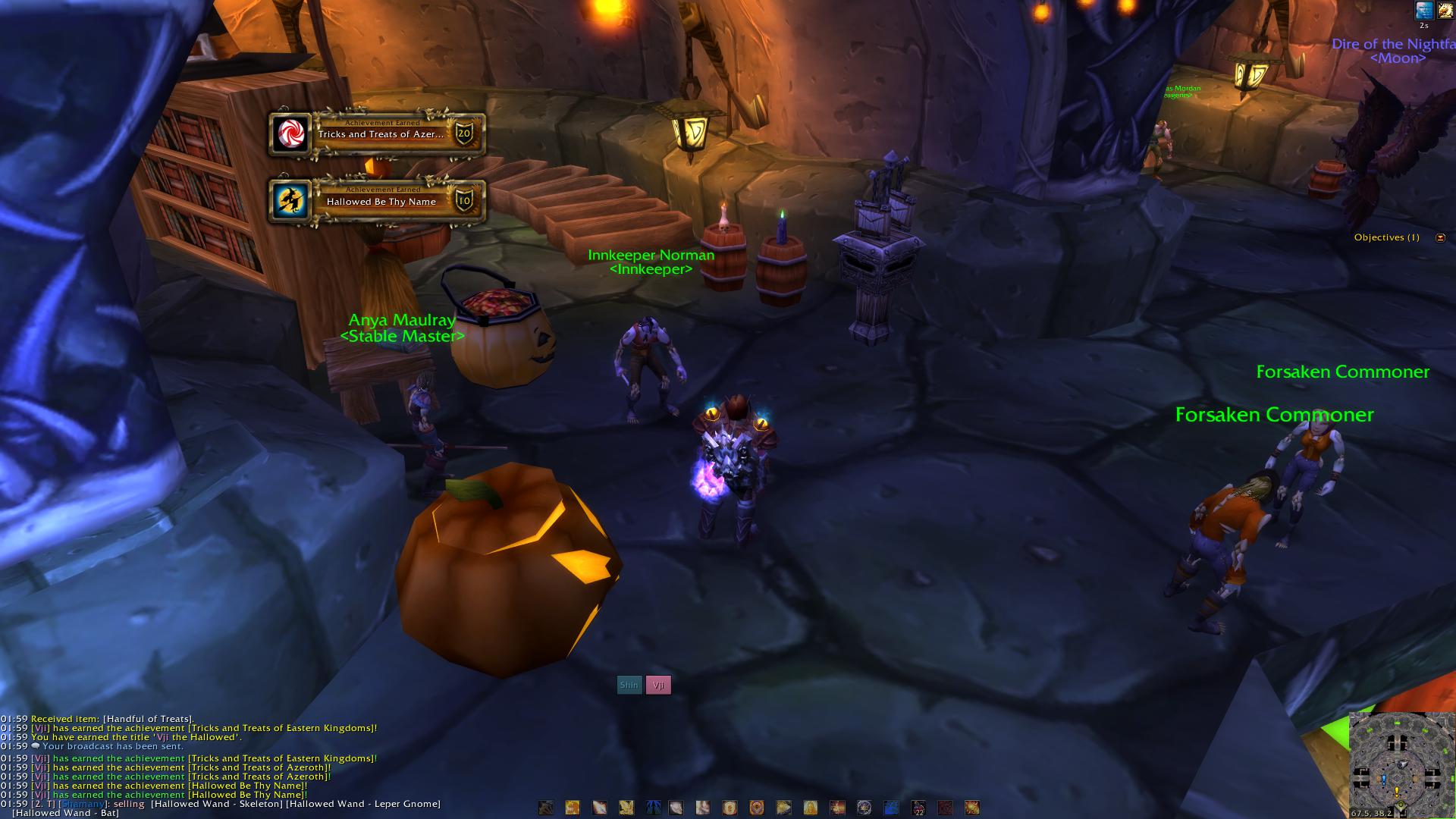Expand the Objectives tracker header
Image resolution: width=1456 pixels, height=819 pixels.
(1386, 237)
